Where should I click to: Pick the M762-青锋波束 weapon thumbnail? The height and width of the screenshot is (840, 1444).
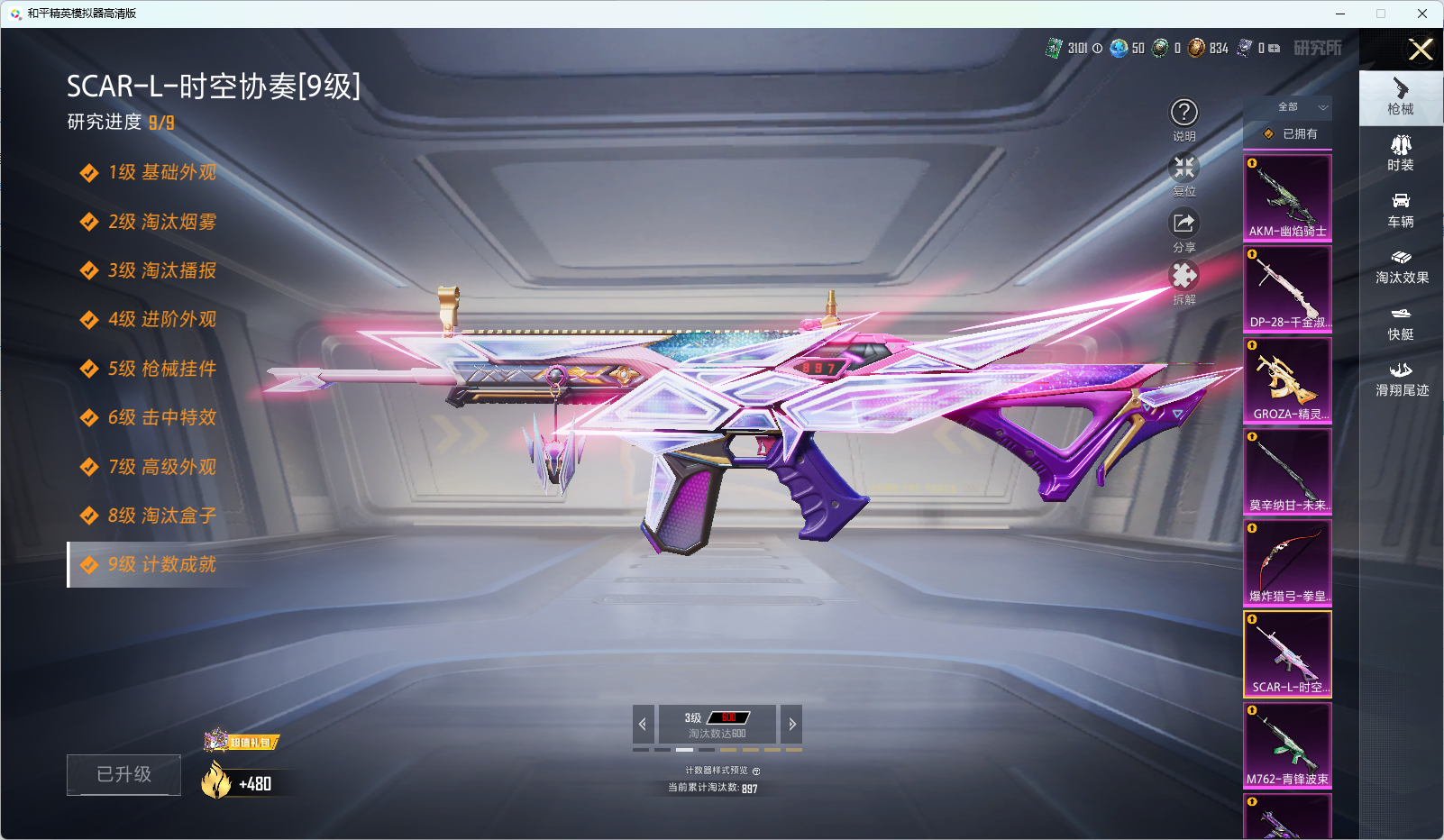pyautogui.click(x=1287, y=745)
